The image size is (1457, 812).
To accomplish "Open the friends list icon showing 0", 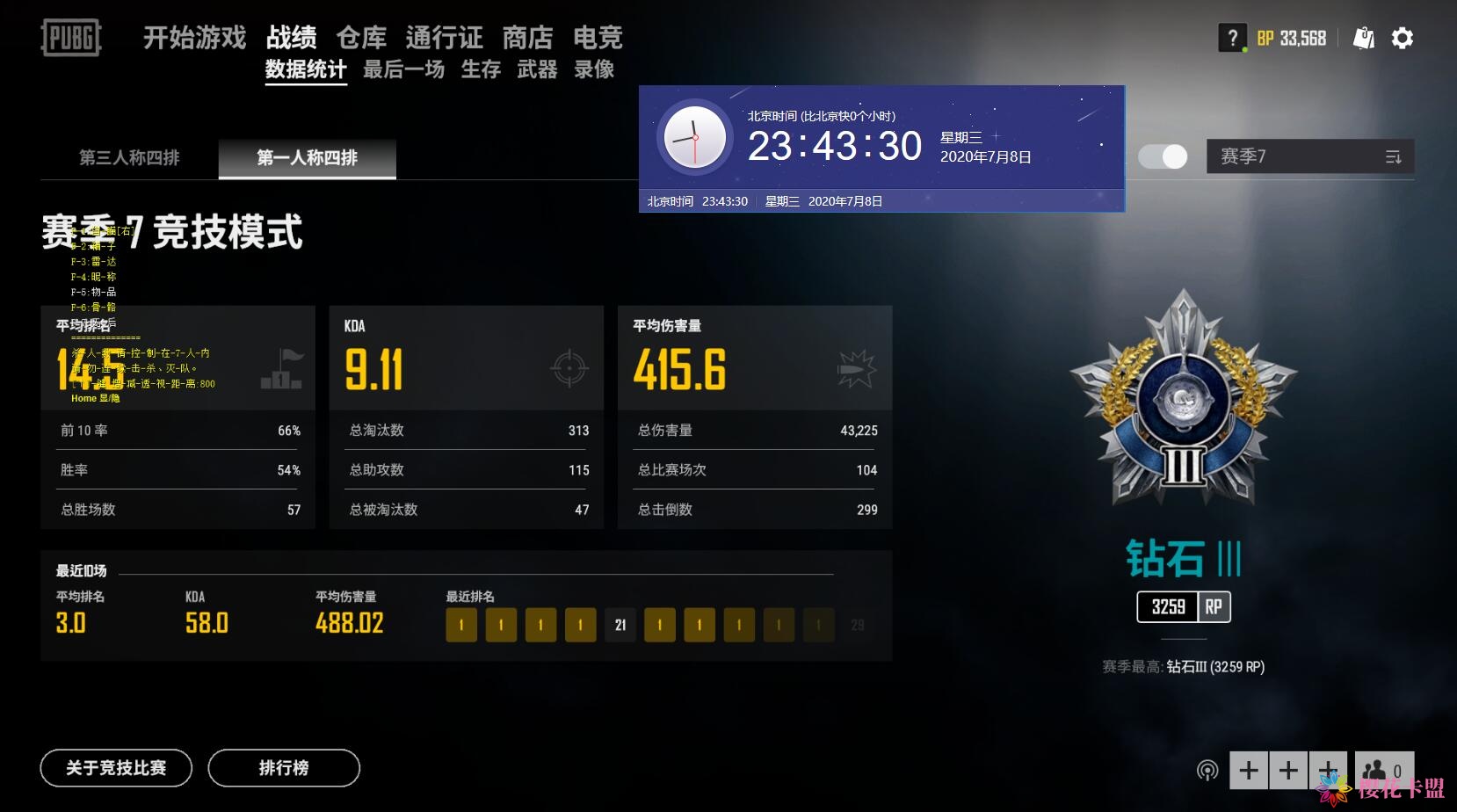I will pos(1384,771).
